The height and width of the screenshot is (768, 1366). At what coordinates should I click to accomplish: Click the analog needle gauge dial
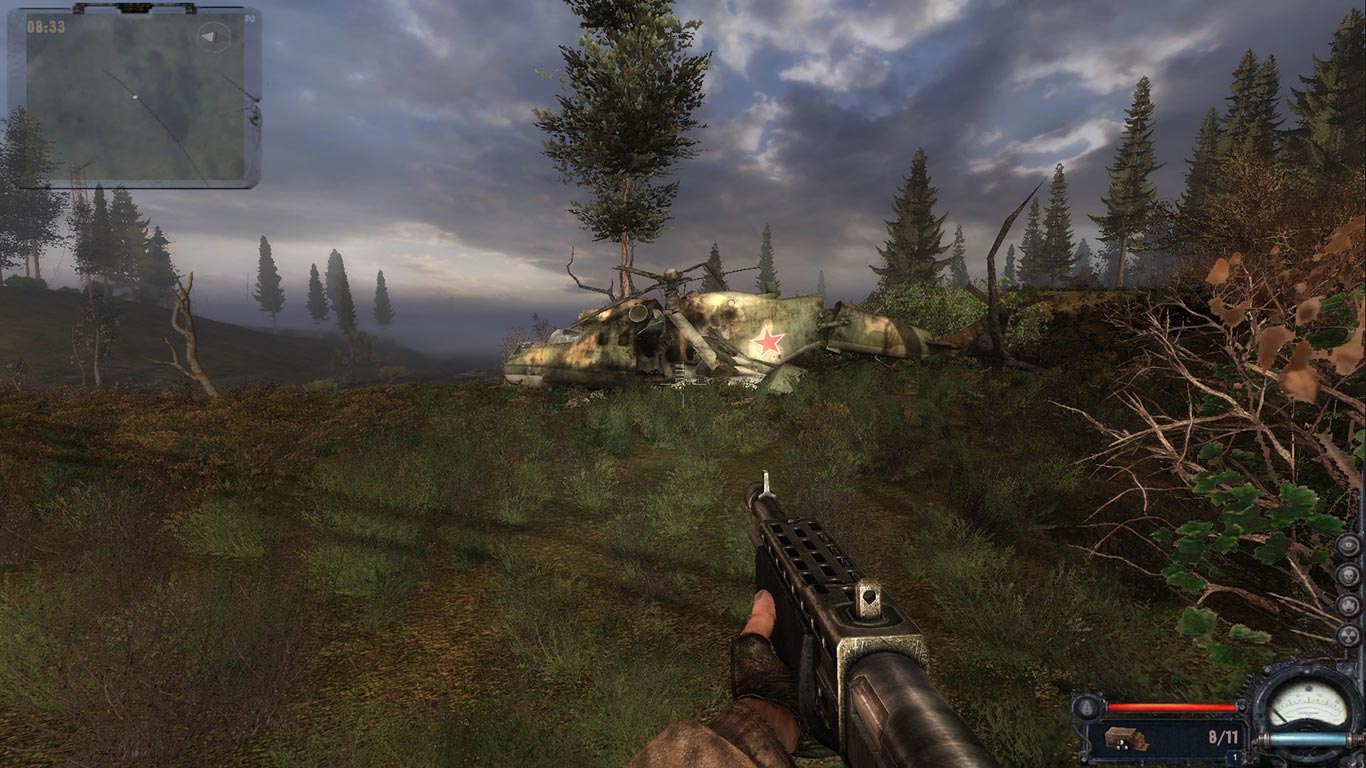(1308, 705)
